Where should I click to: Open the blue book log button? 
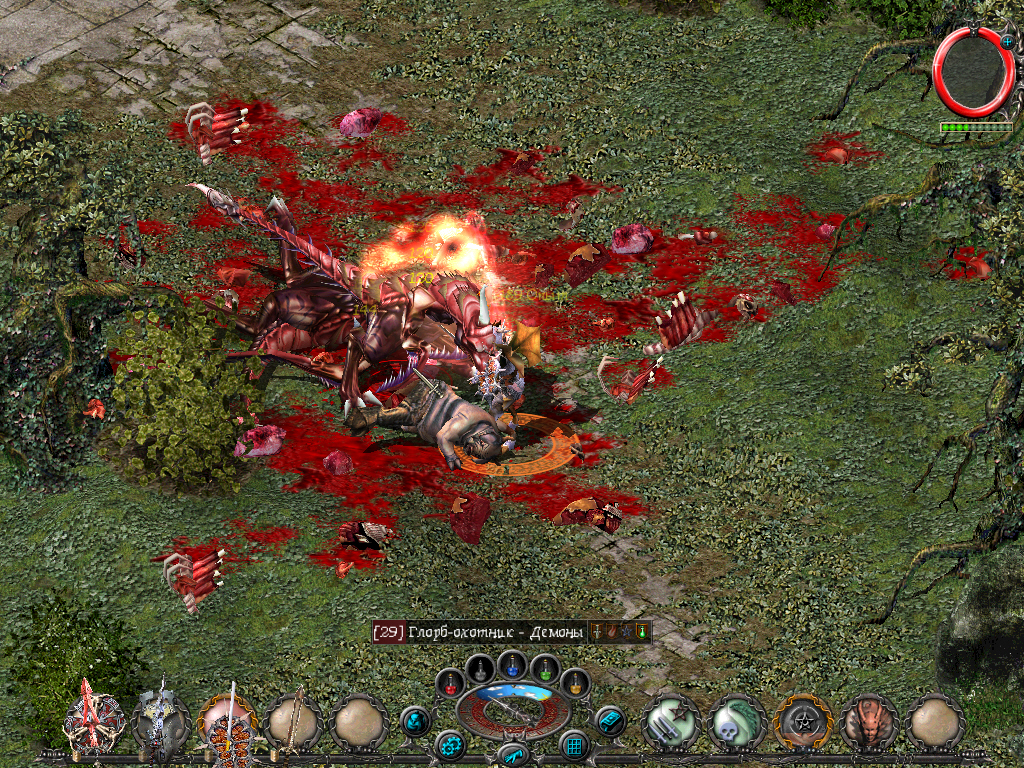tap(609, 720)
